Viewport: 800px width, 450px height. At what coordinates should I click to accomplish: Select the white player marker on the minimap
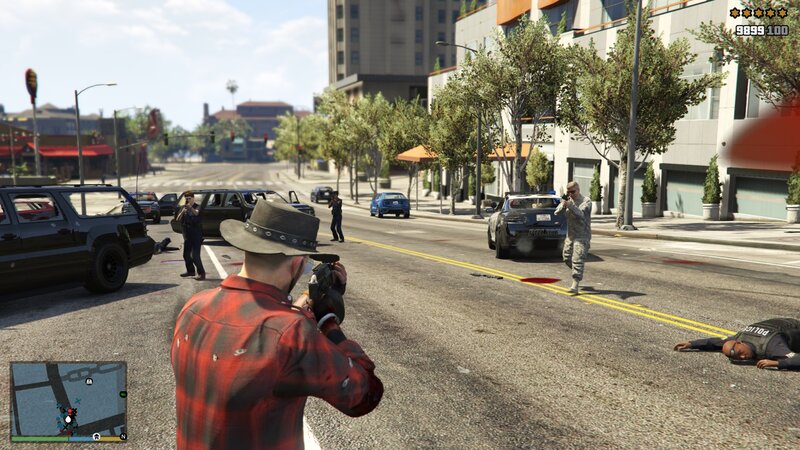[68, 420]
